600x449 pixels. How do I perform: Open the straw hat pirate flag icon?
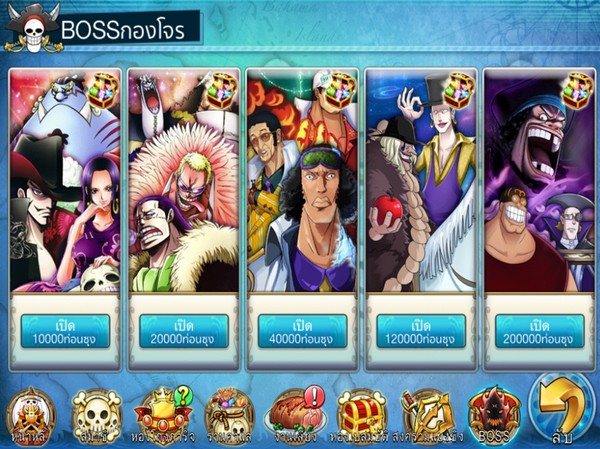(31, 413)
